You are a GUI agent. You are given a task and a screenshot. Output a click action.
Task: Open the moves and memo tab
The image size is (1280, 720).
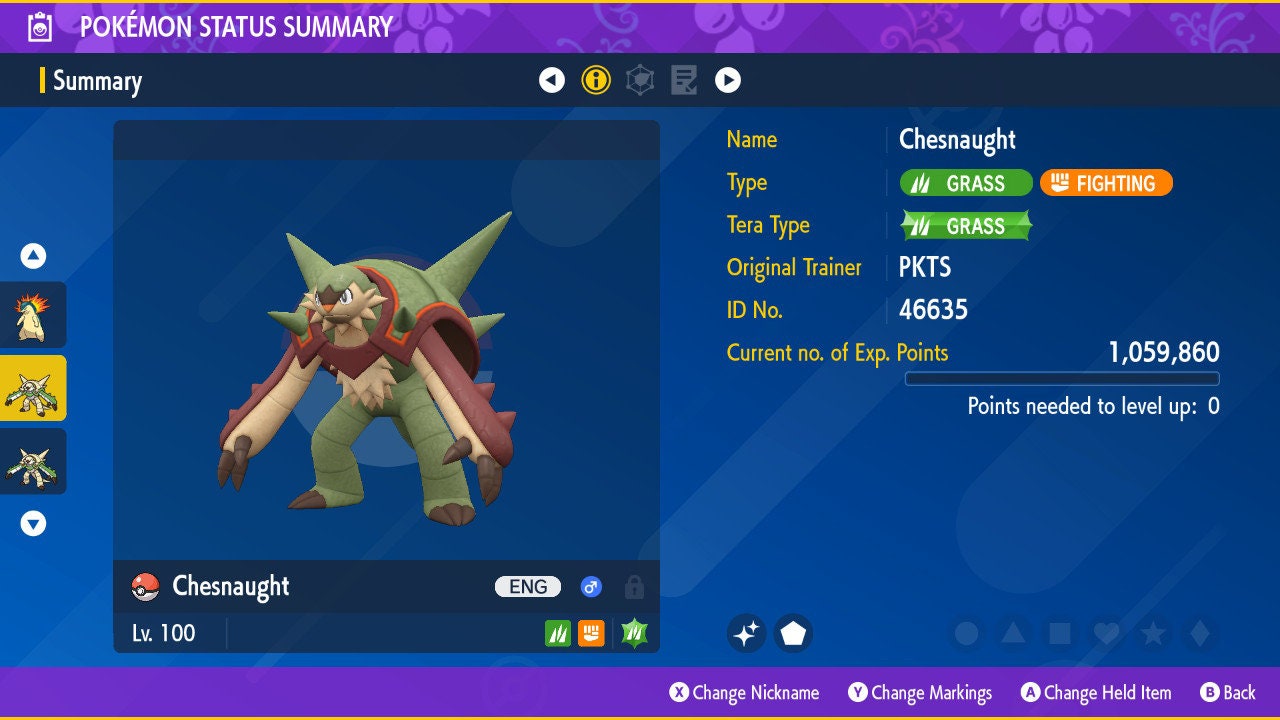[684, 80]
